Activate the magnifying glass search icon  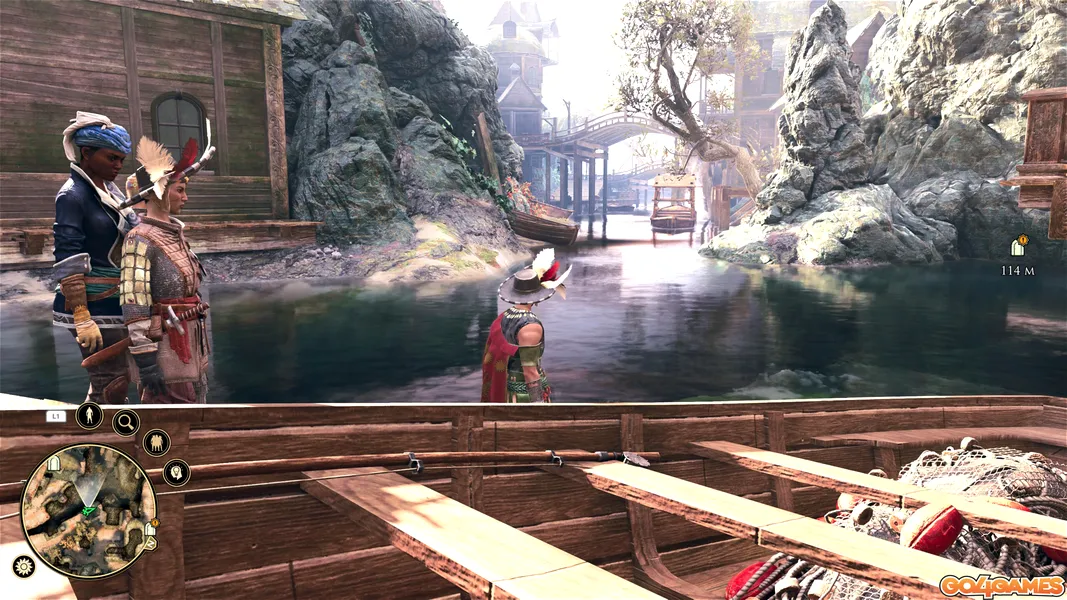pos(126,422)
